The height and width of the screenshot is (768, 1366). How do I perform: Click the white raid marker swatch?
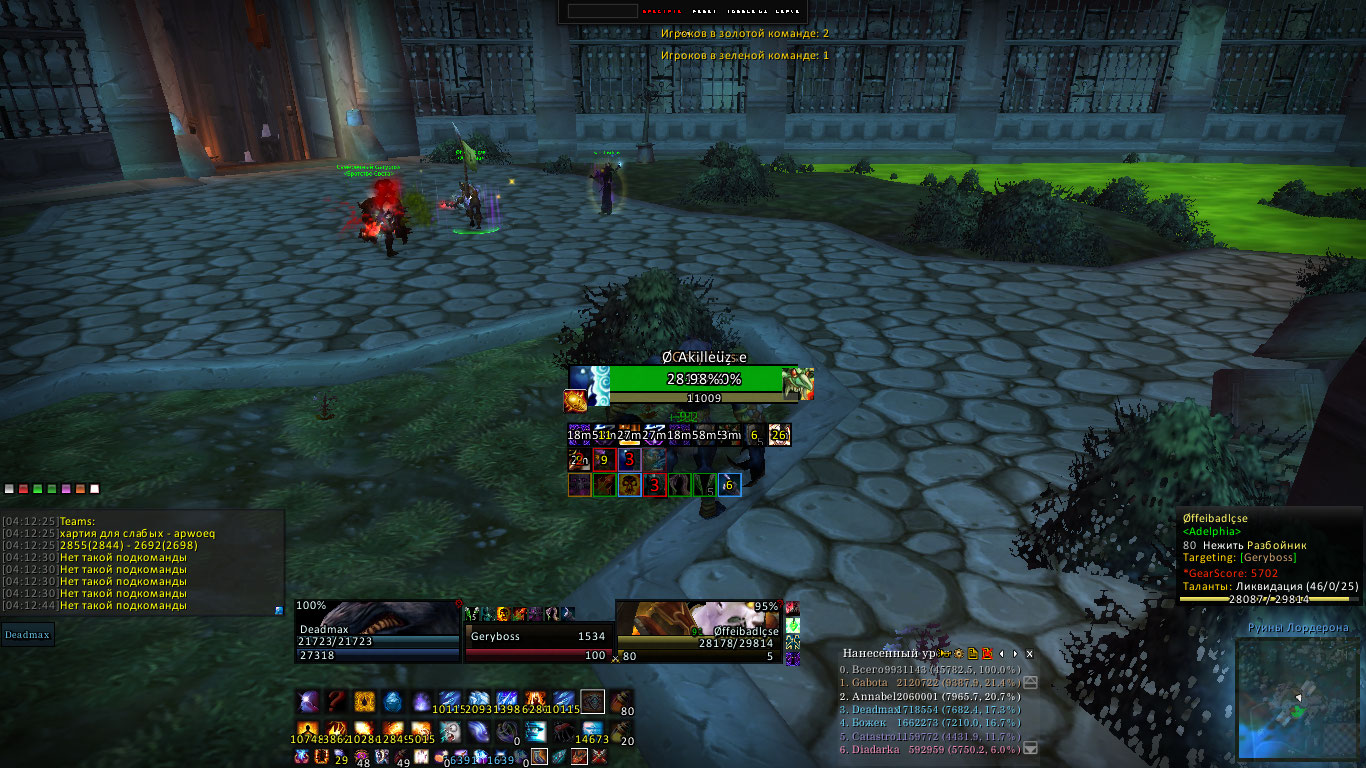[x=95, y=489]
